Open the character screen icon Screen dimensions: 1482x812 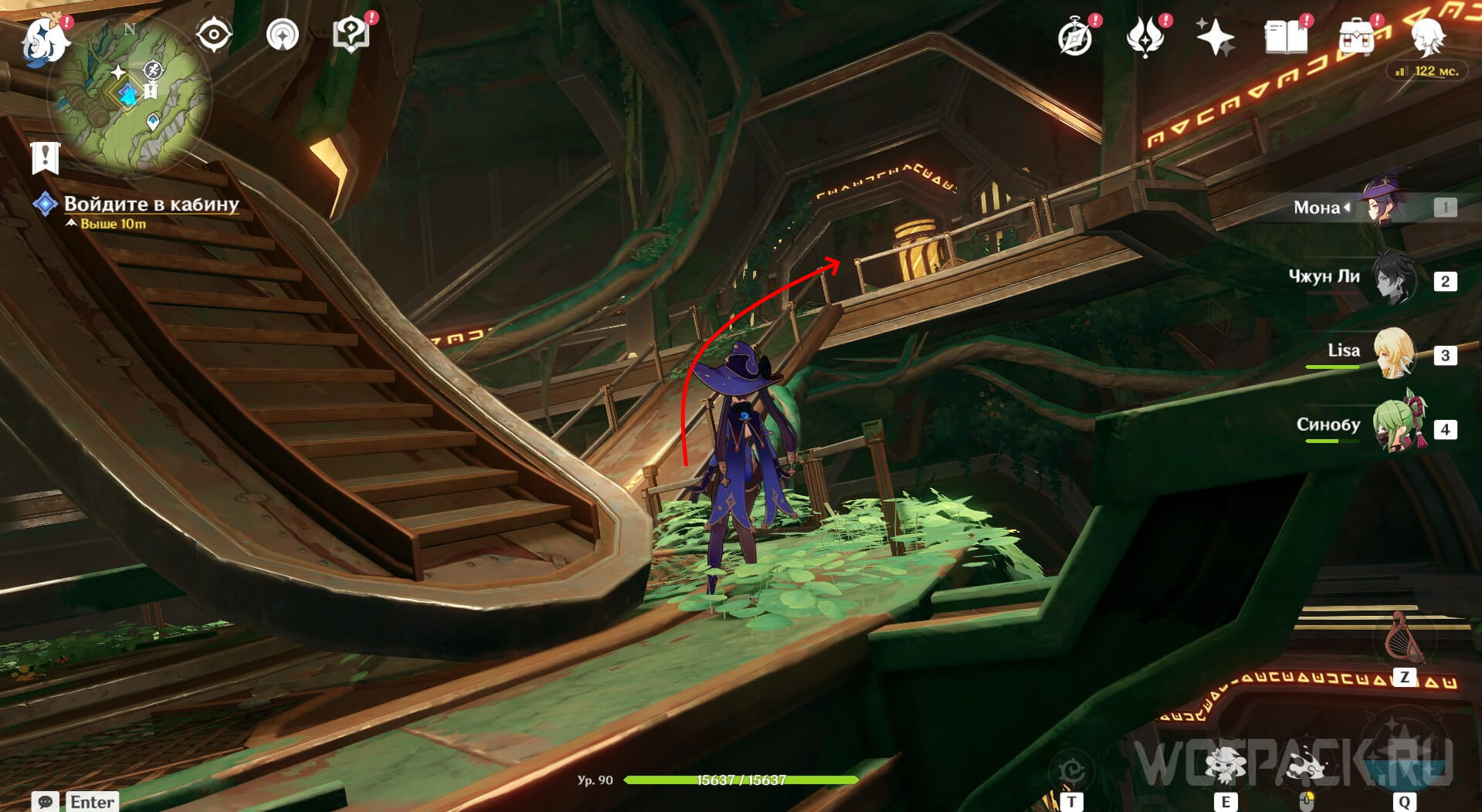click(x=1428, y=37)
